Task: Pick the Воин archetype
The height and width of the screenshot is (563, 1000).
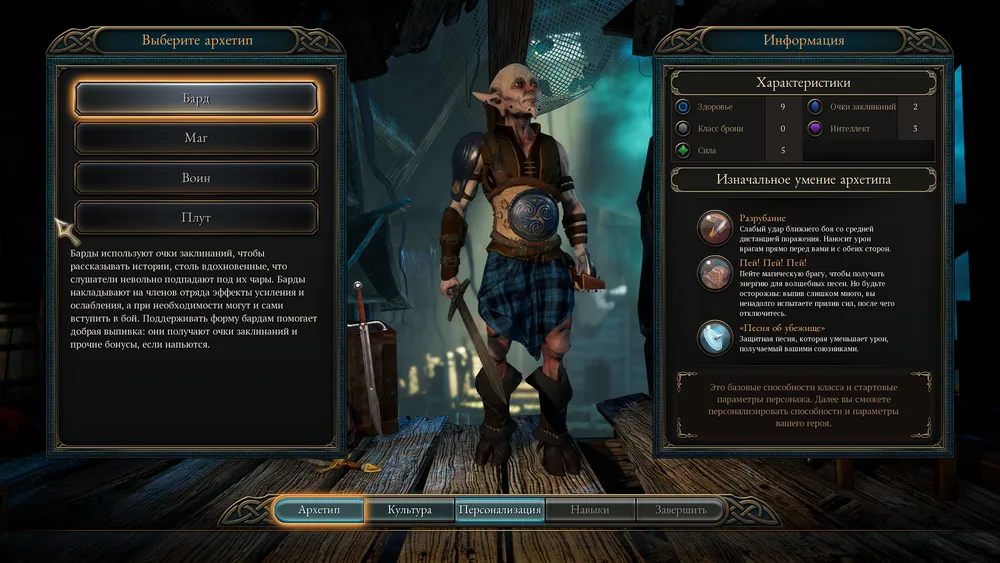Action: coord(196,178)
